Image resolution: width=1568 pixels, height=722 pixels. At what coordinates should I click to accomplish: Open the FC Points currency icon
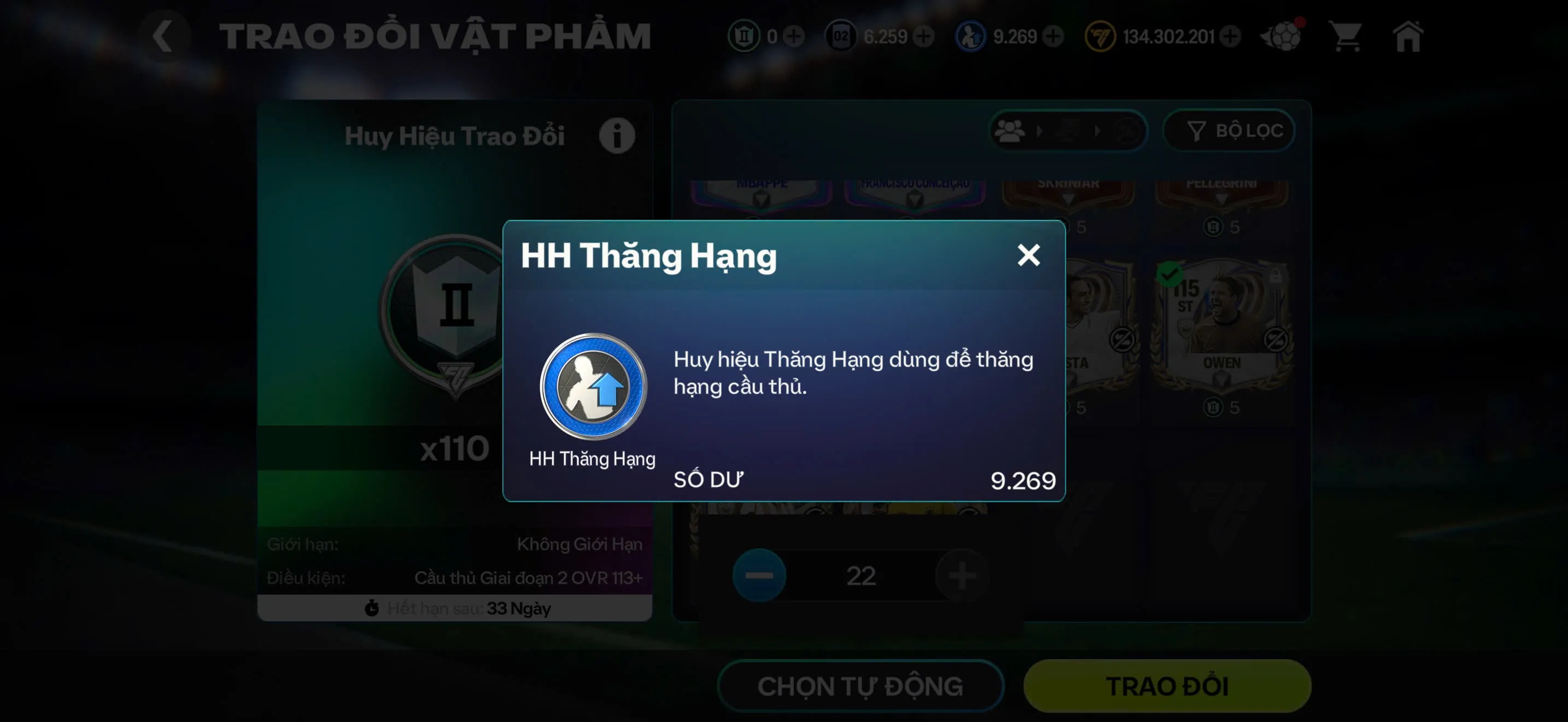tap(1100, 36)
